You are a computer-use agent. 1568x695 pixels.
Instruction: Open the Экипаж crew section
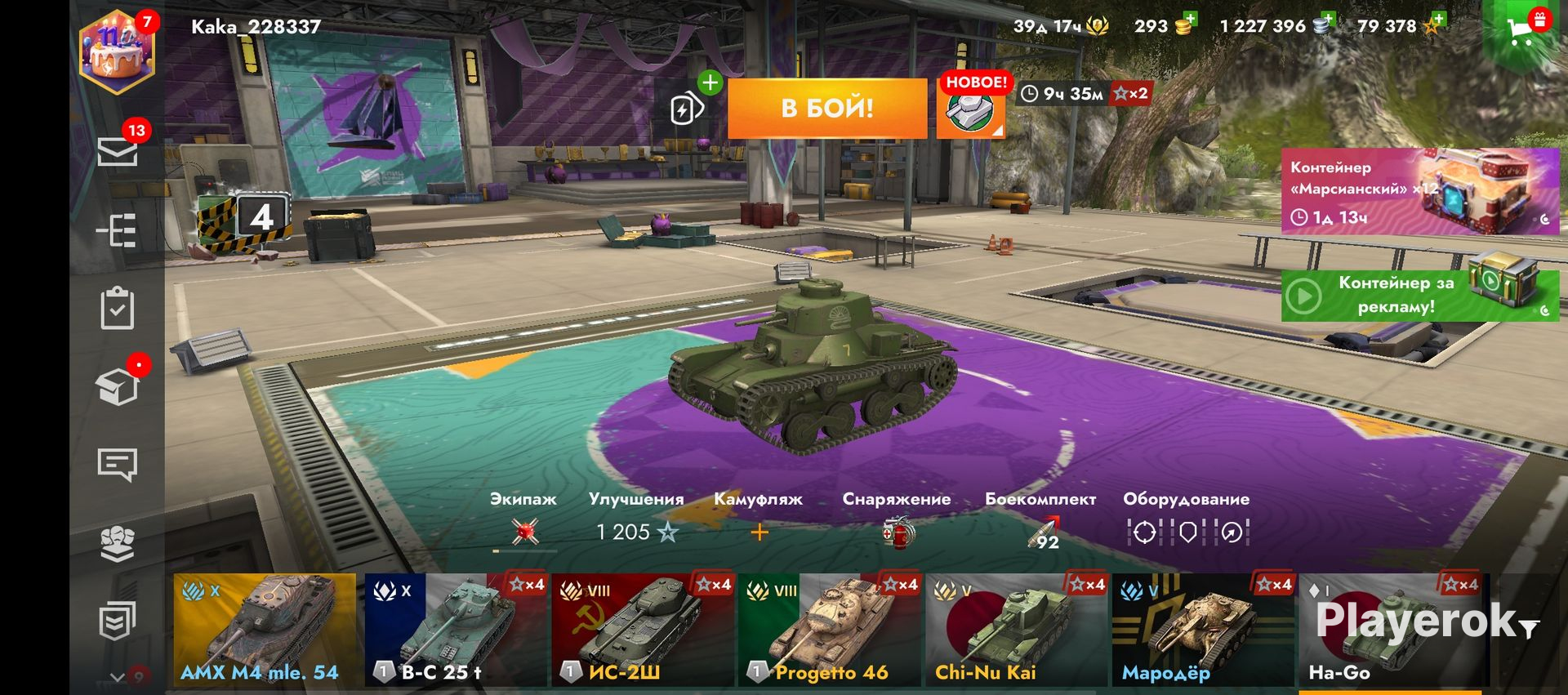[523, 523]
